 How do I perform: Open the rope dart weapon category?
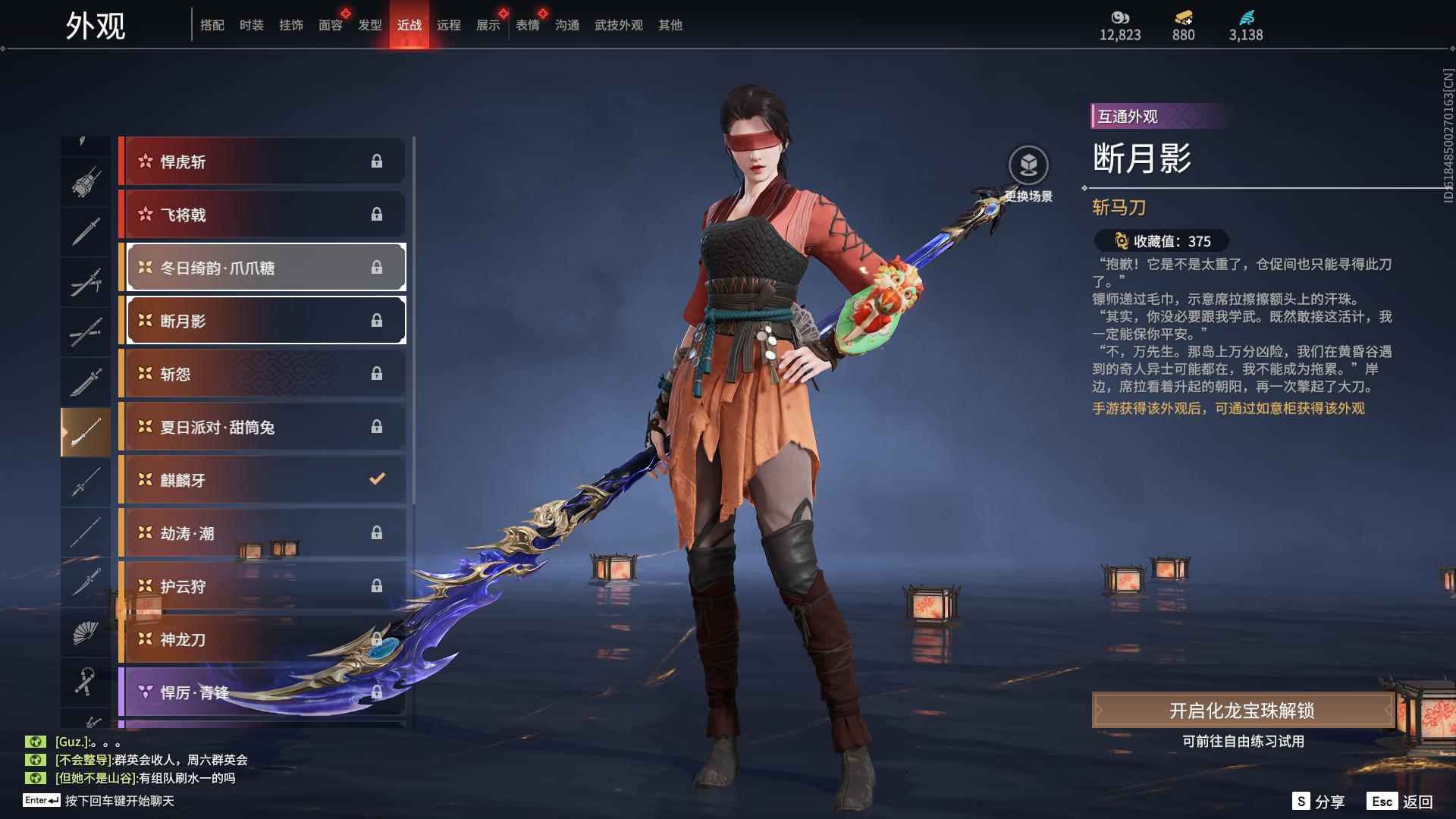click(85, 682)
